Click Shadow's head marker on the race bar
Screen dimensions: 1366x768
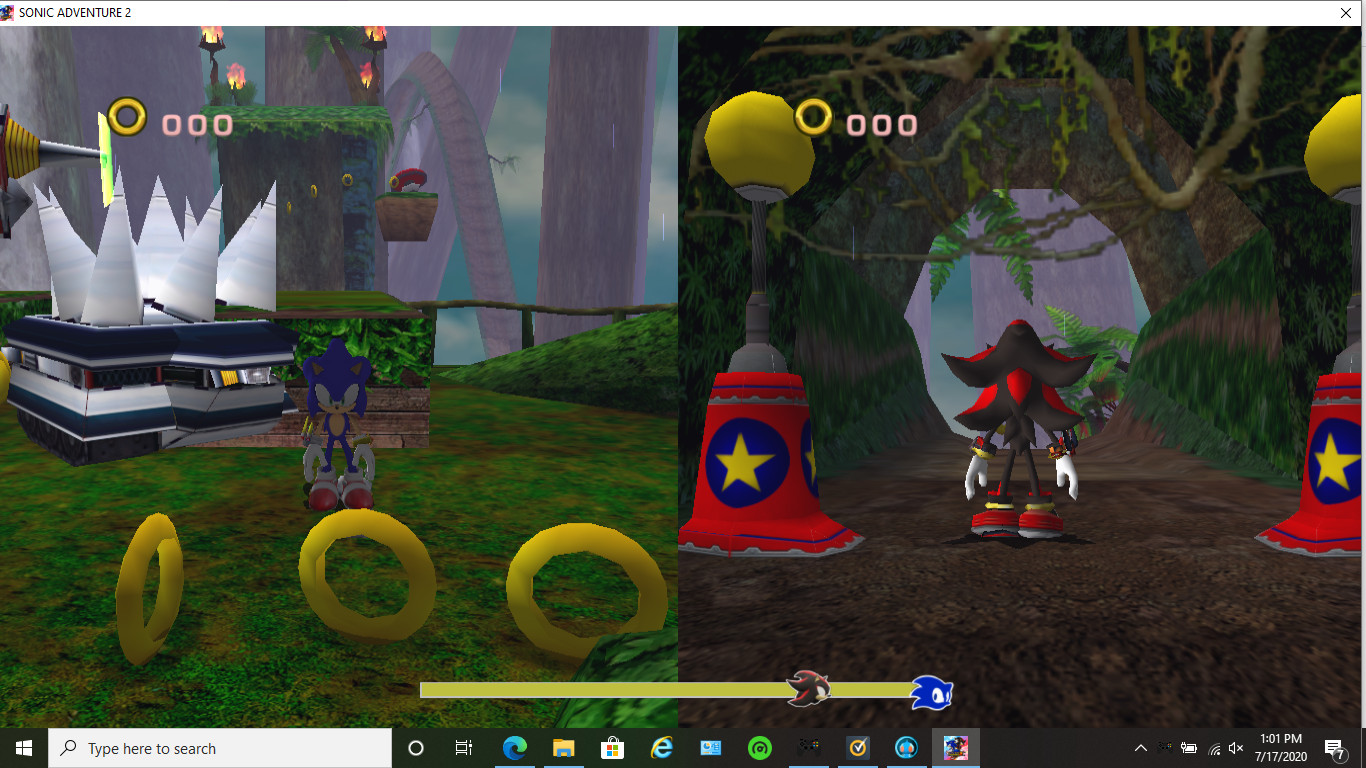809,689
